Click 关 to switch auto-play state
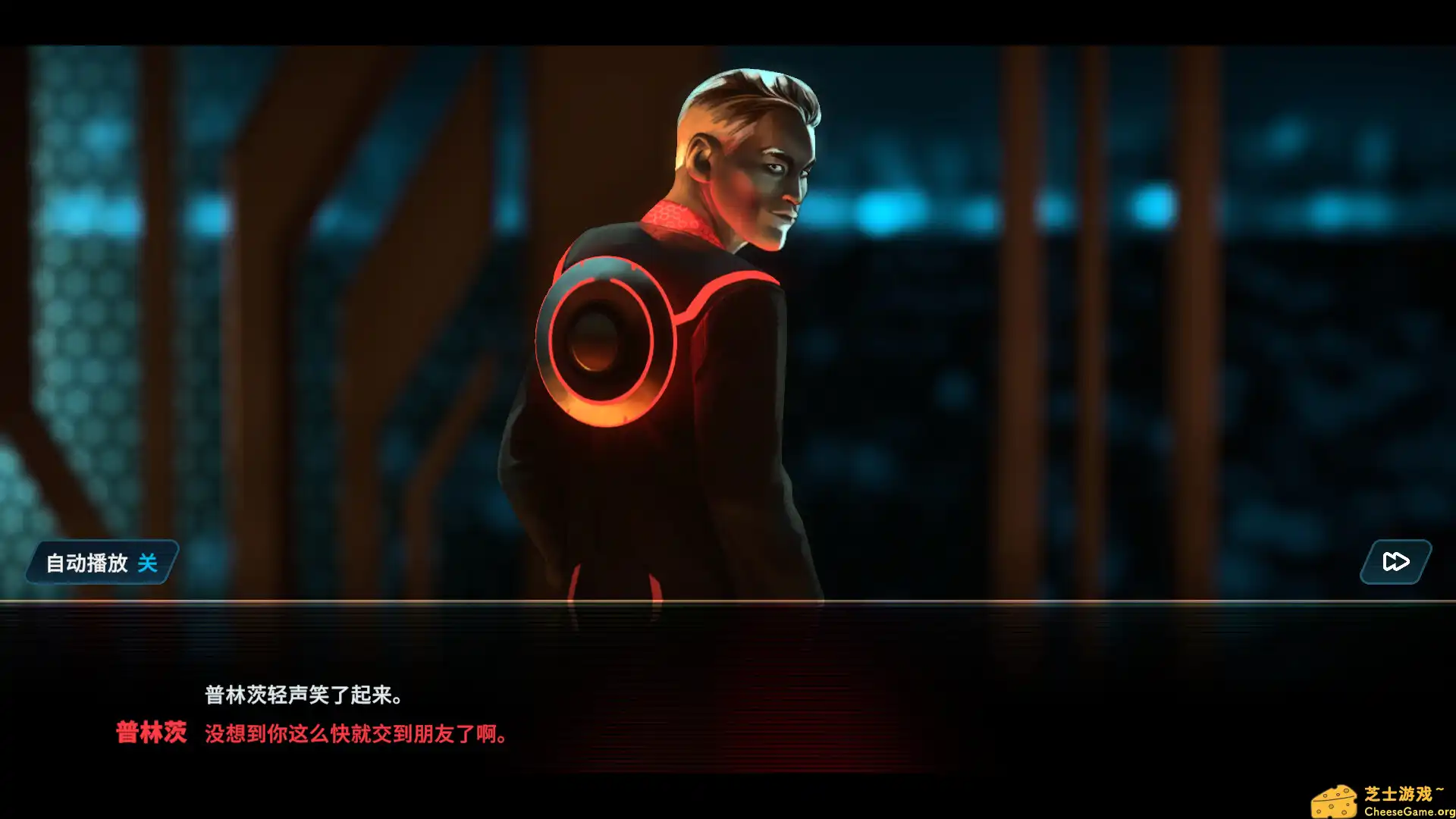 pyautogui.click(x=149, y=563)
